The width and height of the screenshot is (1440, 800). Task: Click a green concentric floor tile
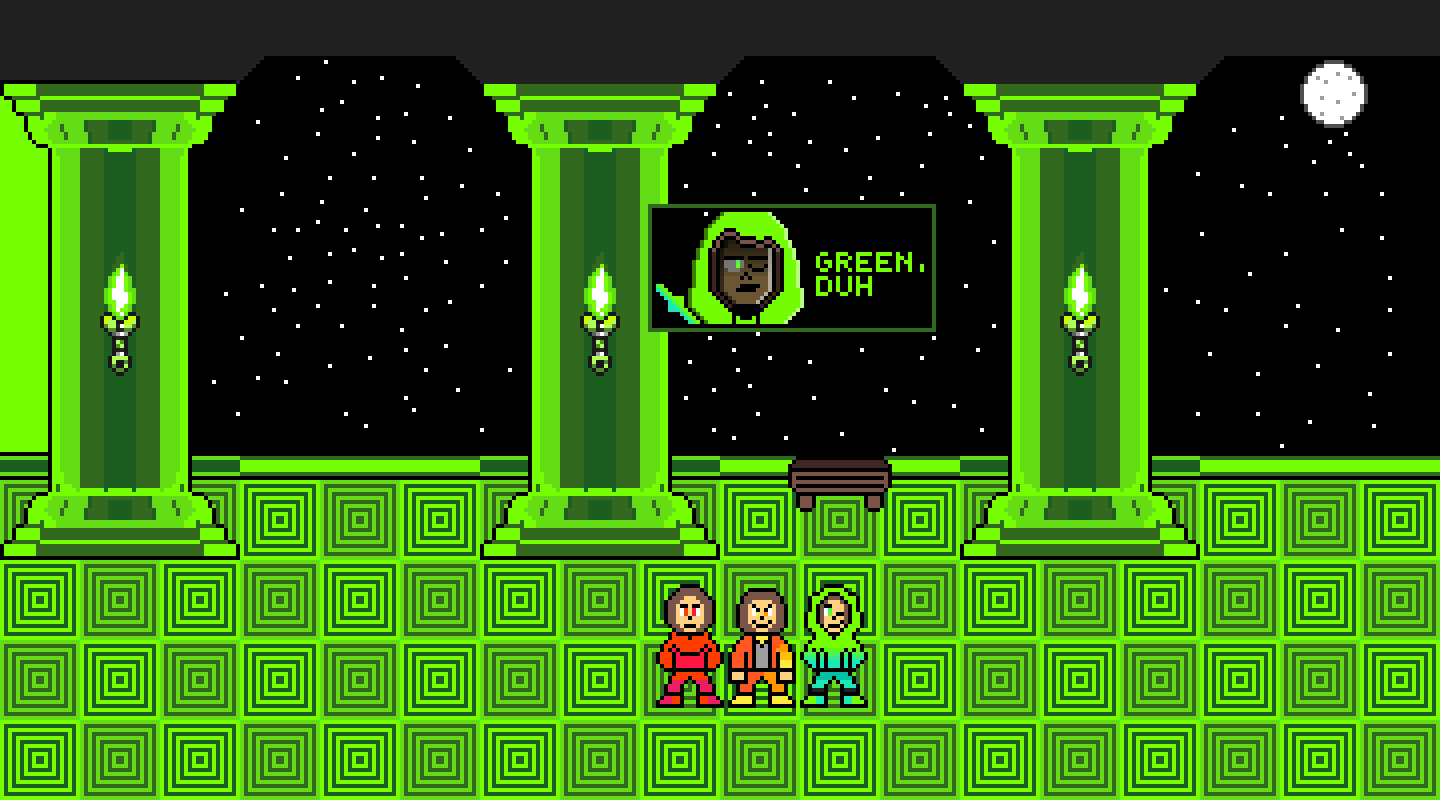(x=280, y=600)
